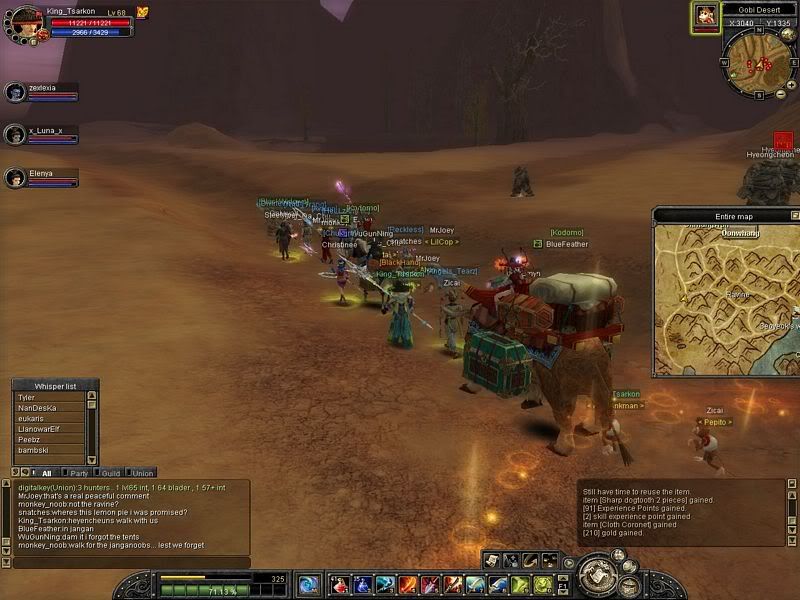
Task: Select the monkey pet portrait
Action: 706,15
